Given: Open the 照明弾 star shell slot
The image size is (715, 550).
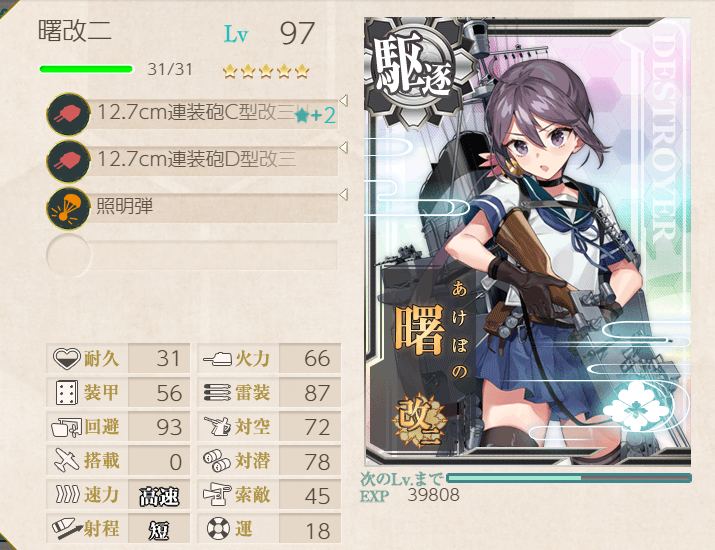Looking at the screenshot, I should tap(195, 207).
